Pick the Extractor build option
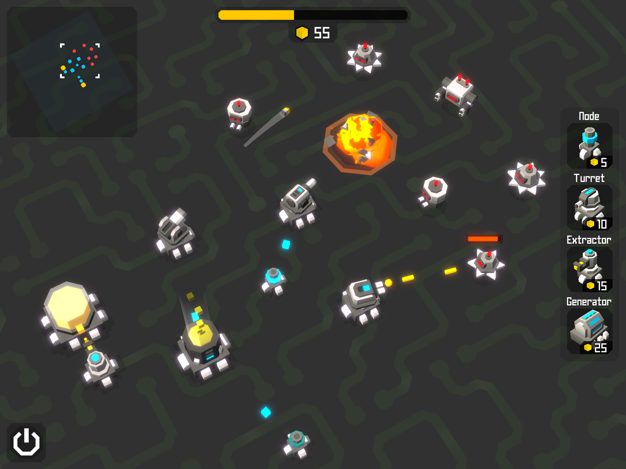The height and width of the screenshot is (469, 626). 589,269
